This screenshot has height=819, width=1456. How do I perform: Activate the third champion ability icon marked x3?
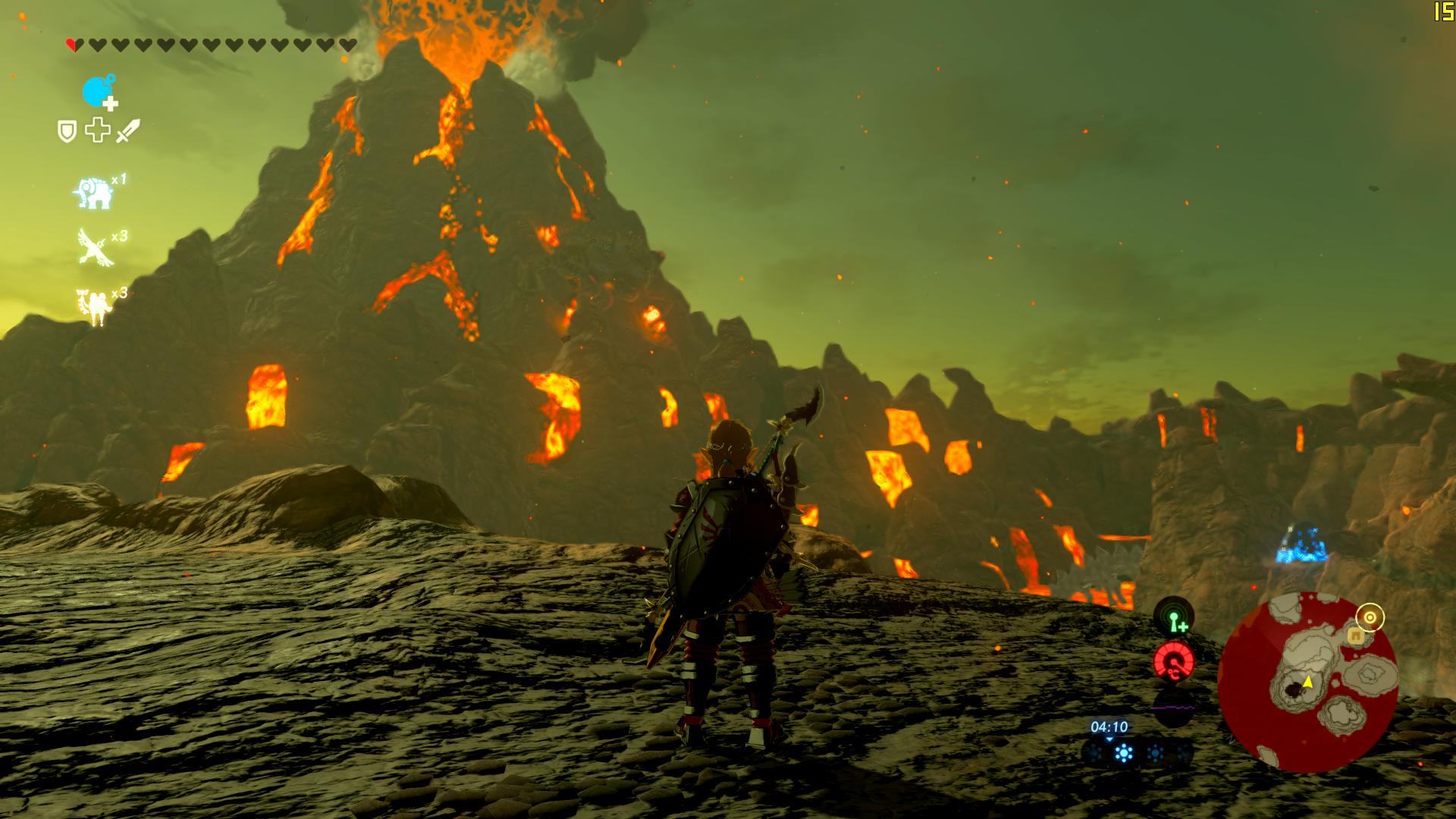coord(94,305)
